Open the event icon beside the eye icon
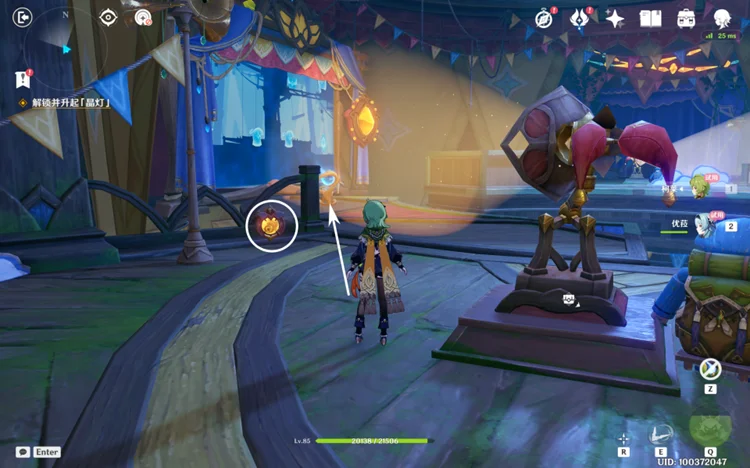The image size is (750, 468). 143,17
